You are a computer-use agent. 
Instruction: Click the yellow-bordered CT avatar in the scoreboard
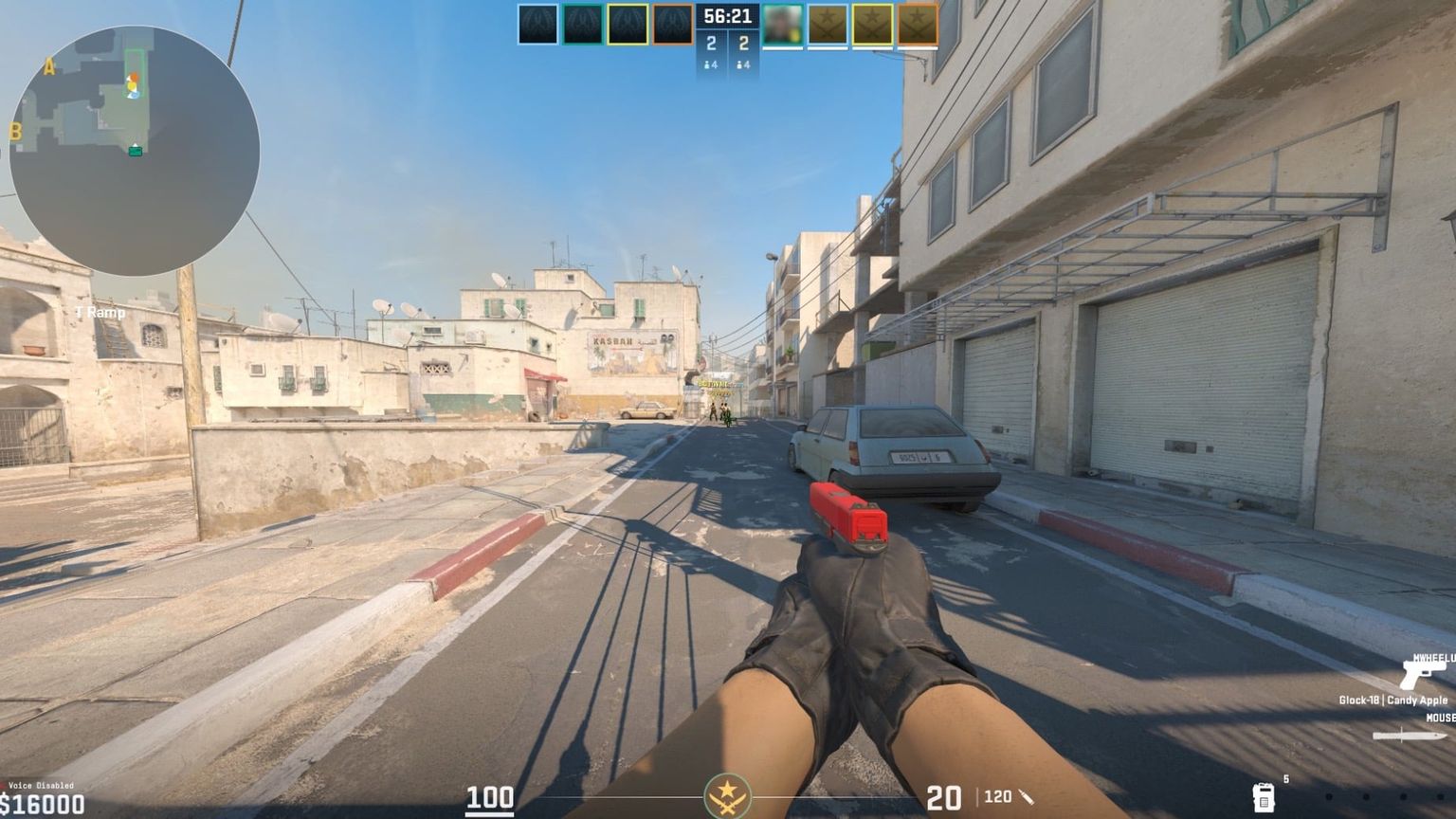point(627,24)
